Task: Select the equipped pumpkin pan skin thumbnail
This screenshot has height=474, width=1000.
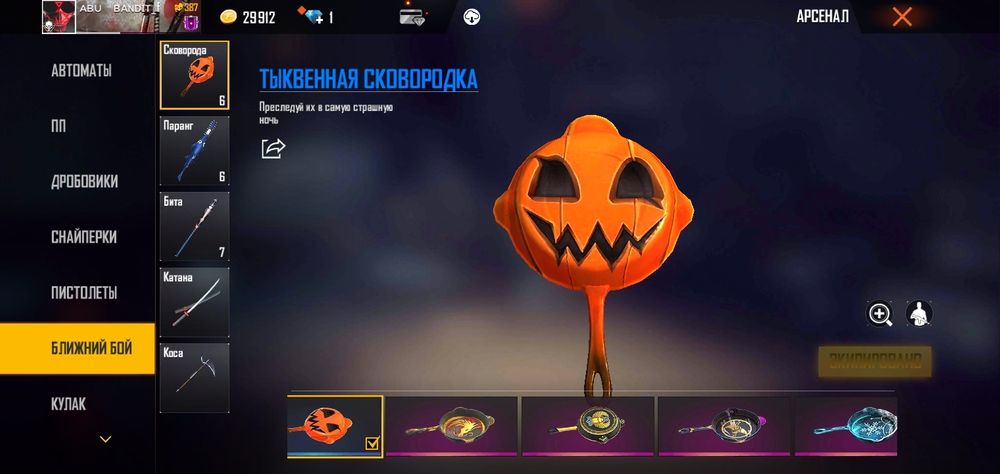Action: tap(334, 426)
